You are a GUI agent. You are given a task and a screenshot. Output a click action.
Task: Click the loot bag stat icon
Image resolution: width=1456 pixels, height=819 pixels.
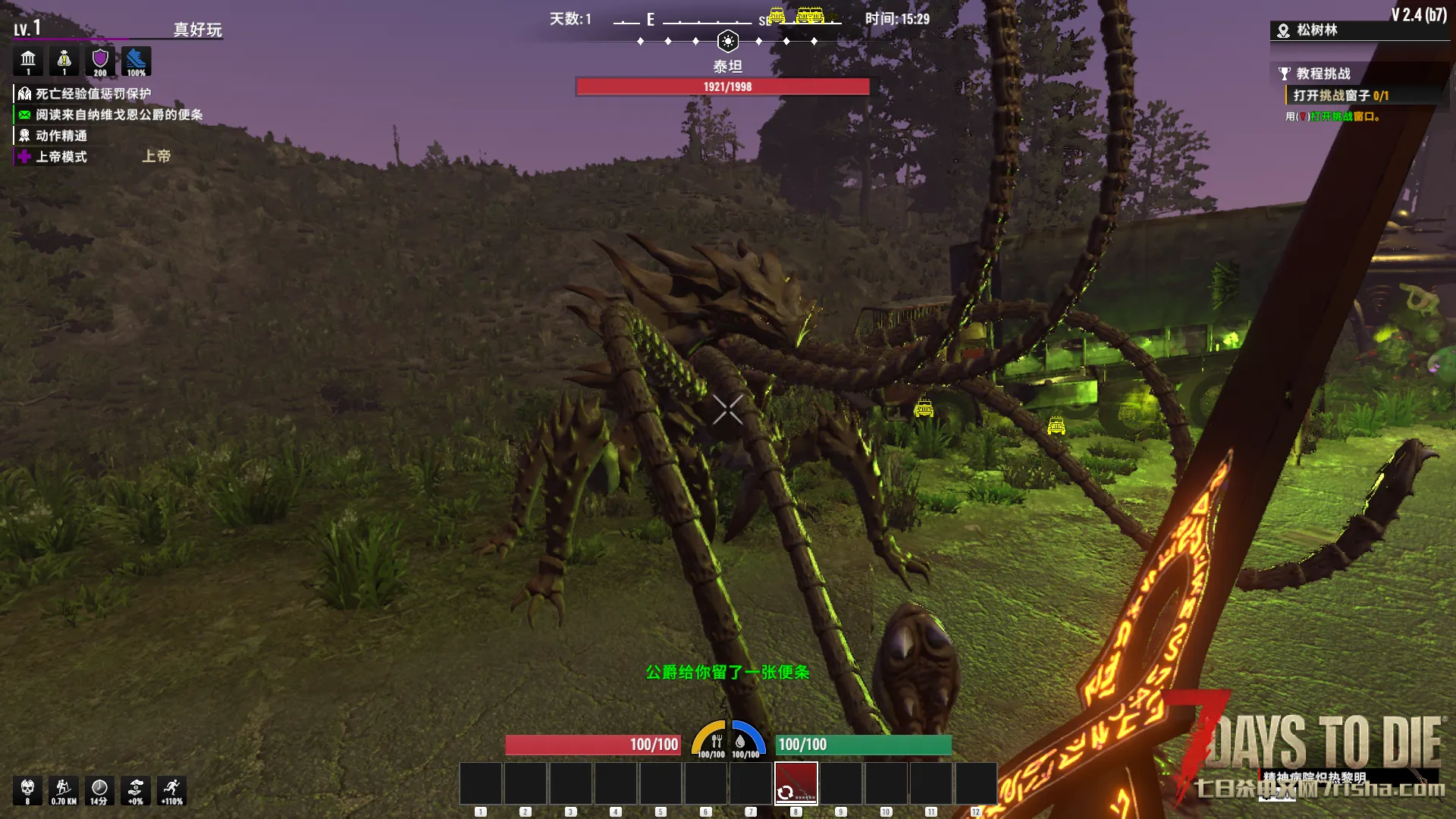64,61
